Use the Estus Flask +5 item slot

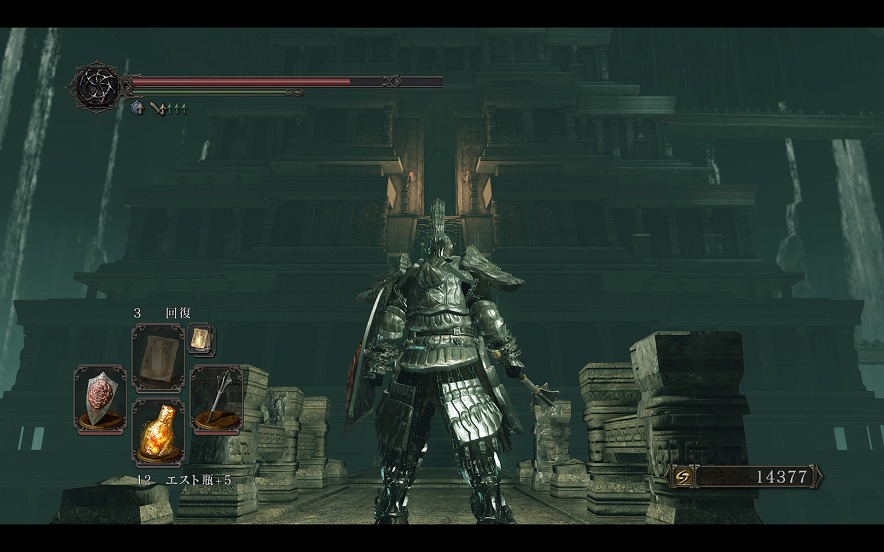(x=157, y=433)
